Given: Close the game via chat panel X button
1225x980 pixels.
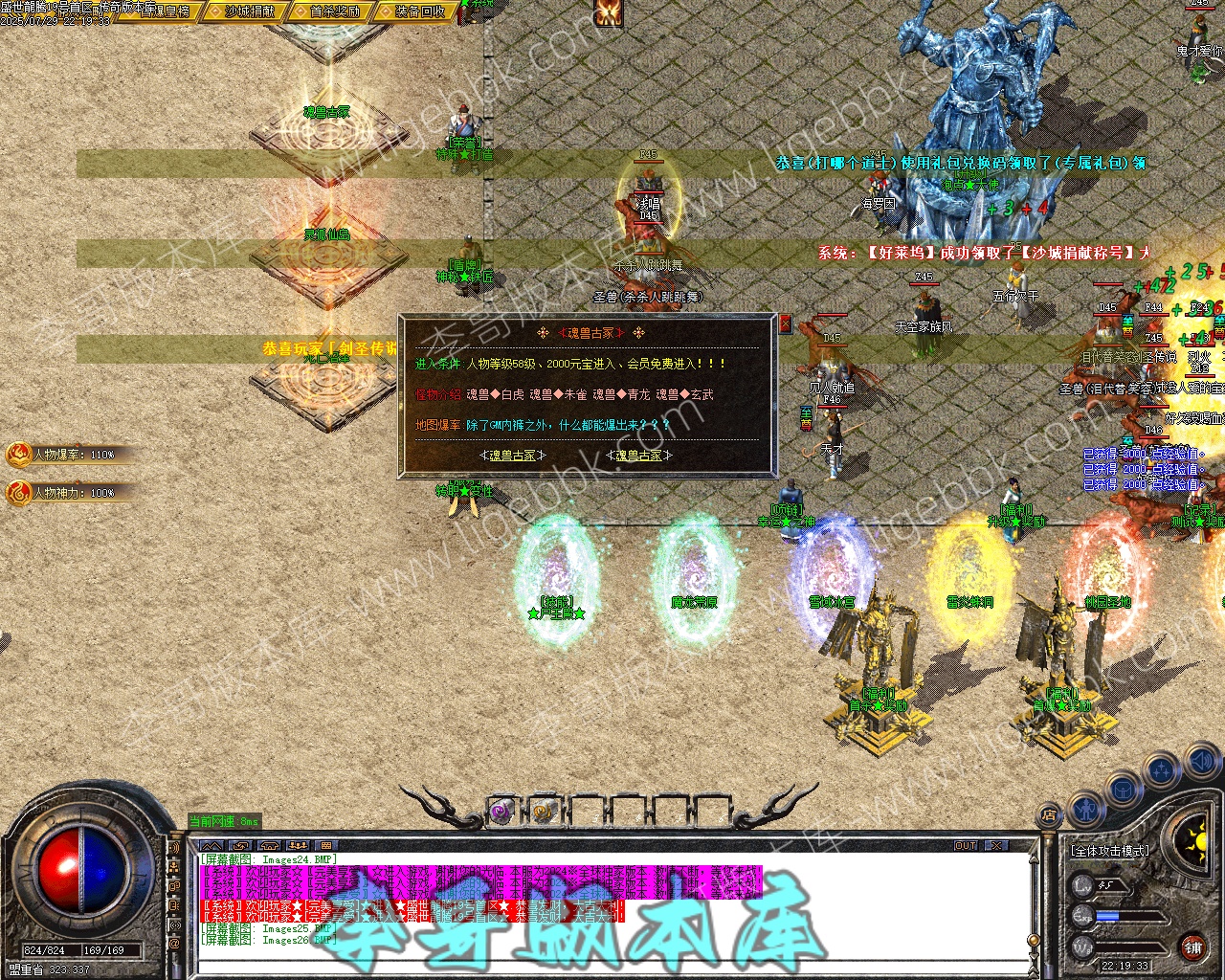Looking at the screenshot, I should (996, 846).
